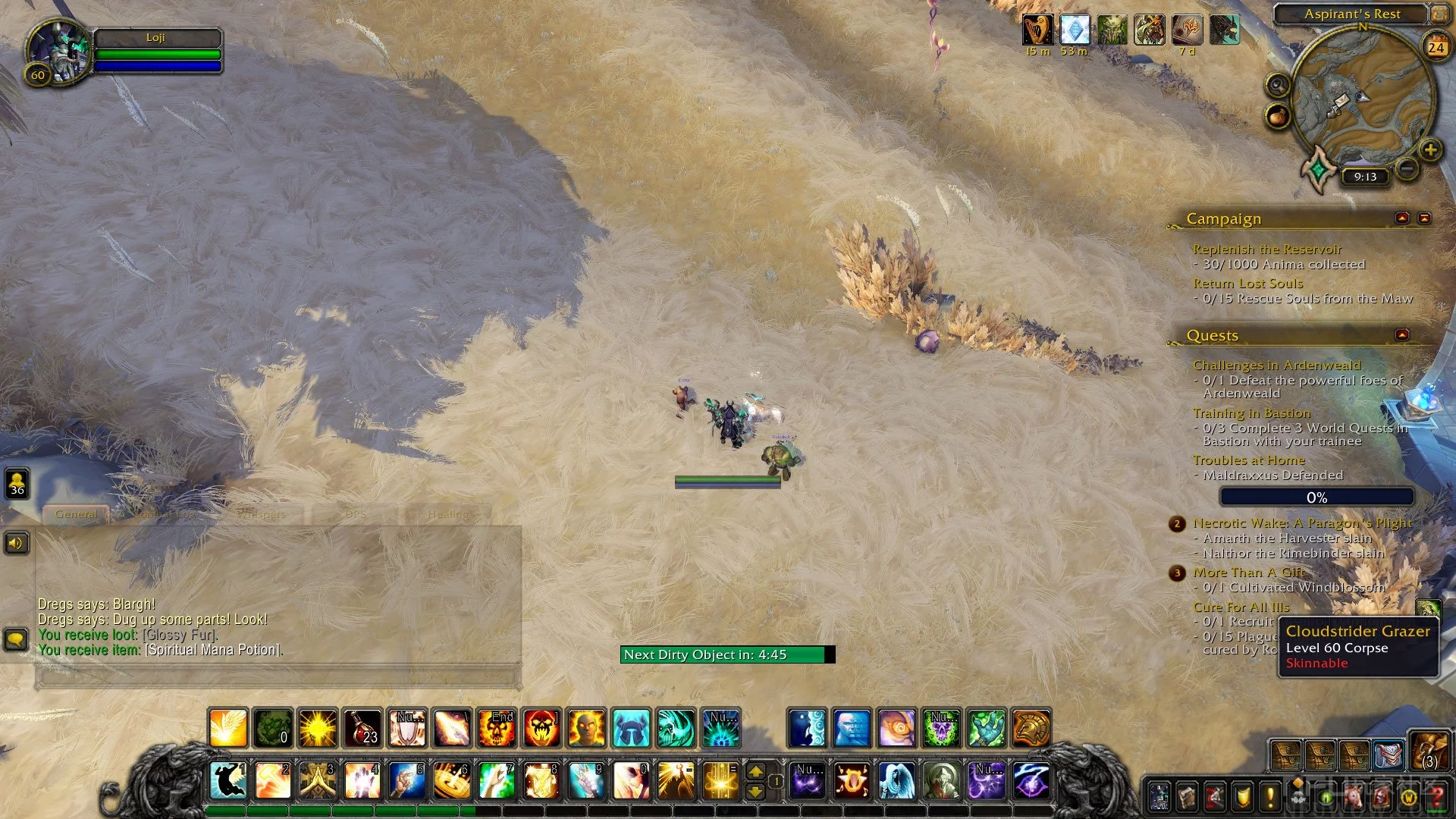Zoom in the minimap with the plus button

tap(1430, 150)
